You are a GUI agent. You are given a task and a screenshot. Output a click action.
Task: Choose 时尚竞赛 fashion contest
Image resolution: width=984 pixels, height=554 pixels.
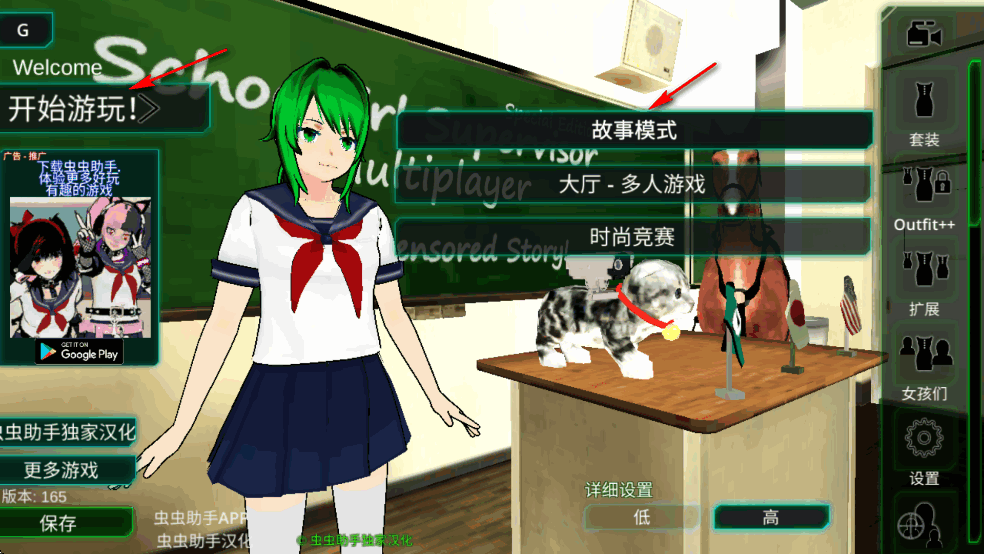click(x=634, y=237)
